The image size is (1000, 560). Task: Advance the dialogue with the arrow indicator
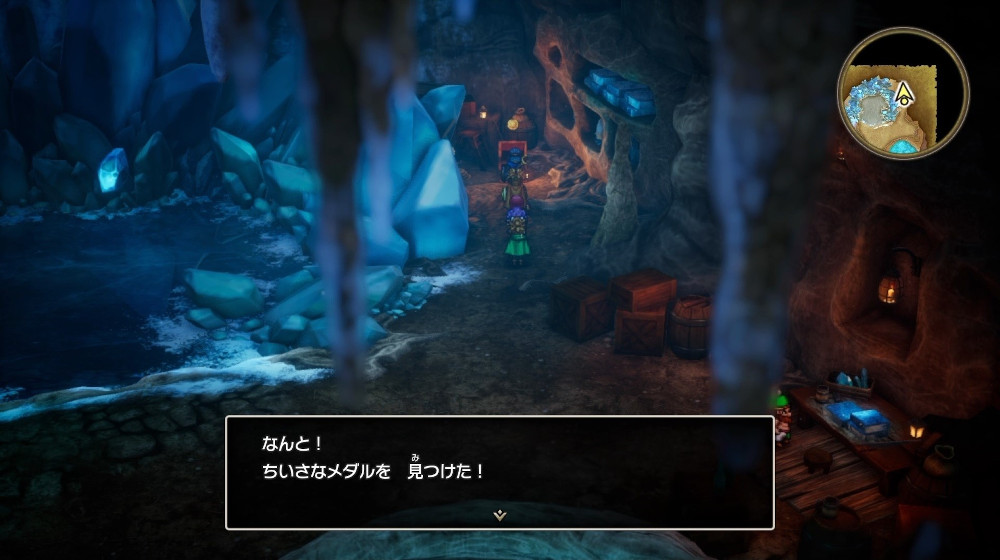coord(499,515)
